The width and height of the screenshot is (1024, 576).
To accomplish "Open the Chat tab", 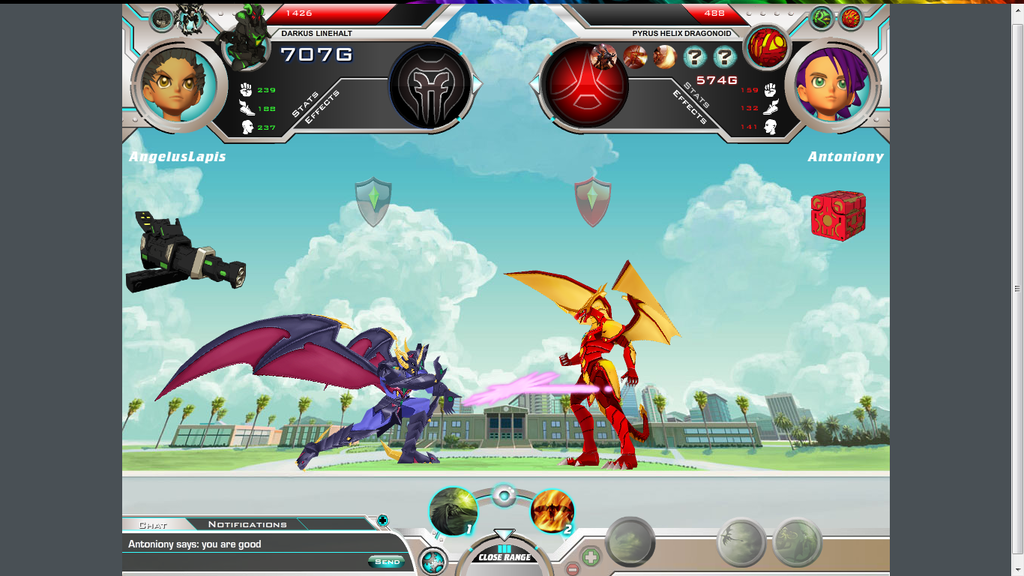I will click(x=153, y=524).
